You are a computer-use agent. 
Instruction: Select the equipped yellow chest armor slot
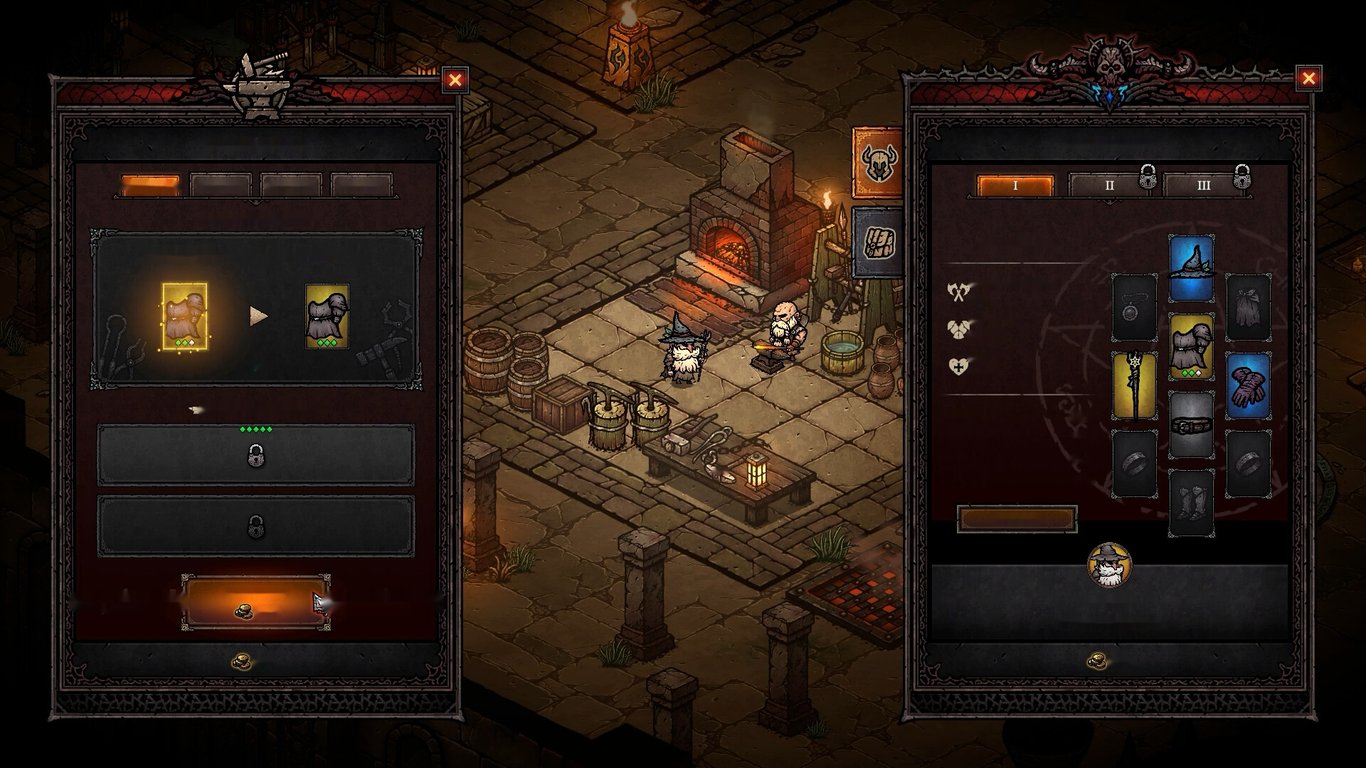coord(1191,347)
